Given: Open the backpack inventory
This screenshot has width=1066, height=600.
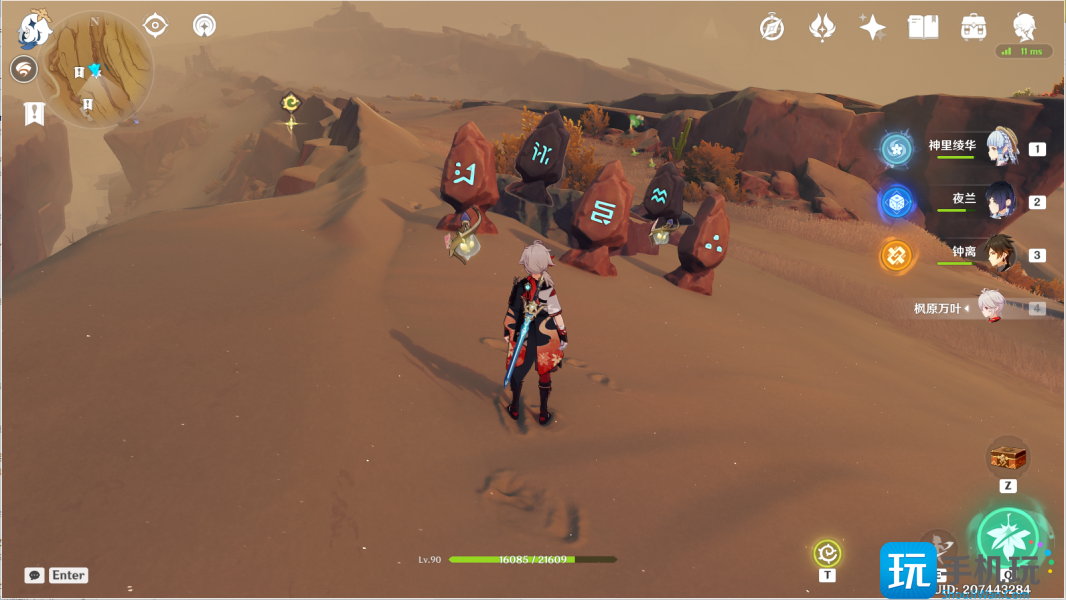Looking at the screenshot, I should click(x=973, y=28).
